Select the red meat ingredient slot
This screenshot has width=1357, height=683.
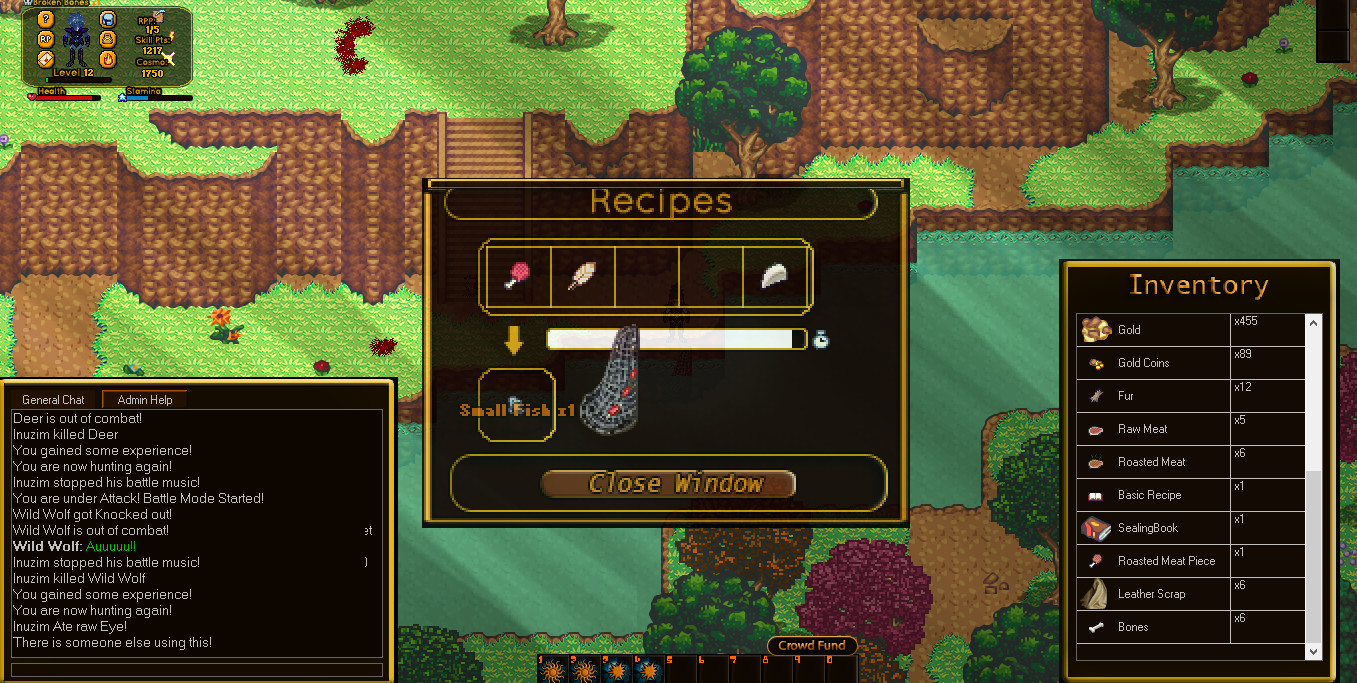click(x=518, y=276)
